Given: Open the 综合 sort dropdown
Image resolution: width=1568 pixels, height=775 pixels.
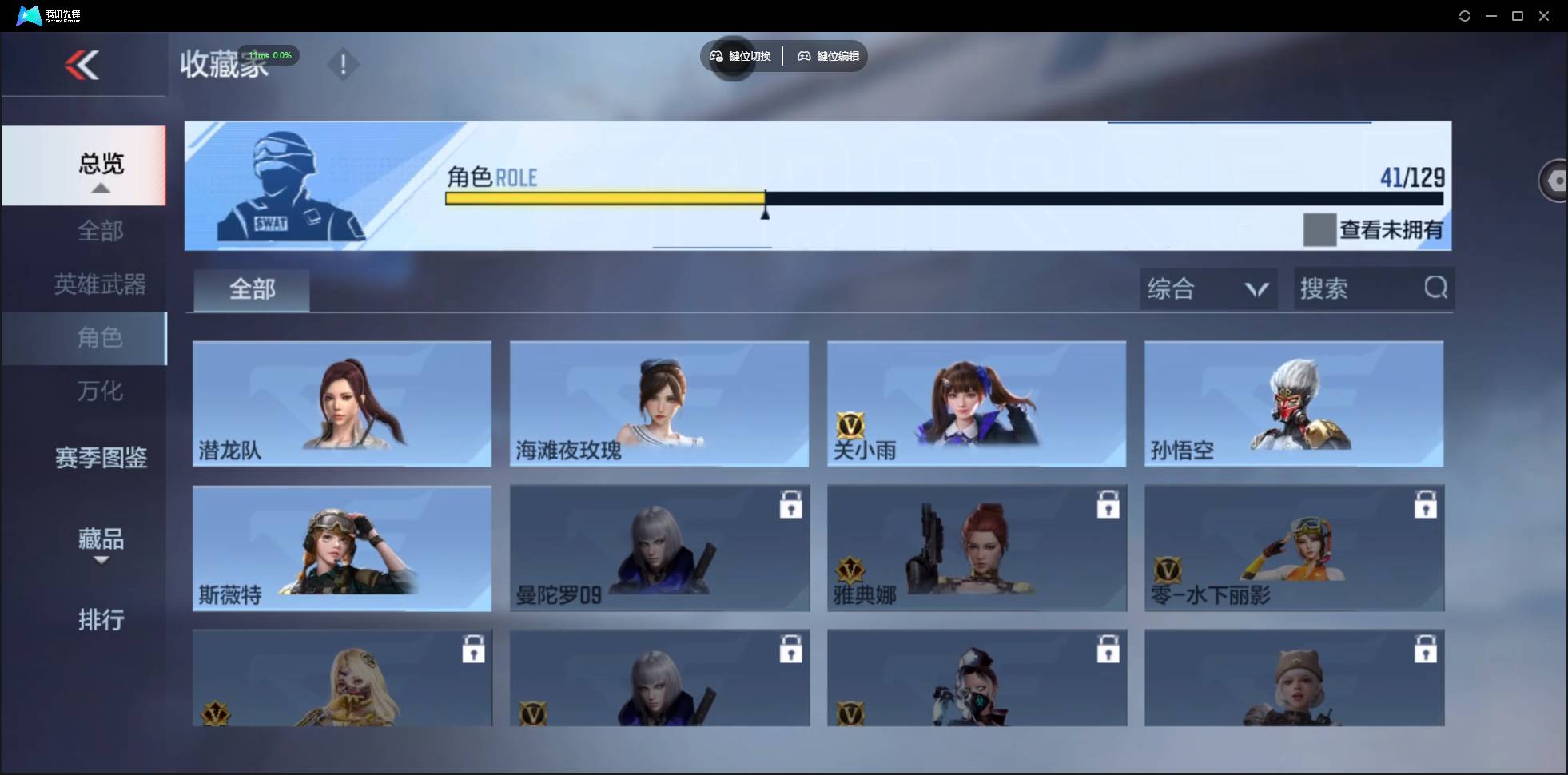Looking at the screenshot, I should (1209, 288).
